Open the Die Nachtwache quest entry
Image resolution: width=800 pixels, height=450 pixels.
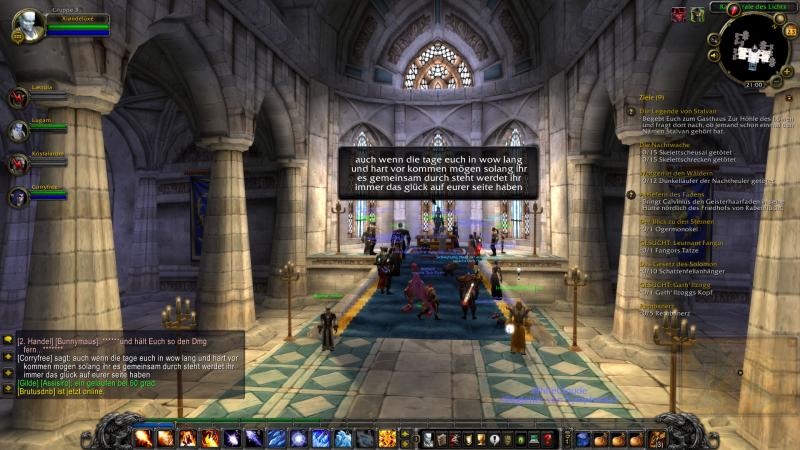659,144
